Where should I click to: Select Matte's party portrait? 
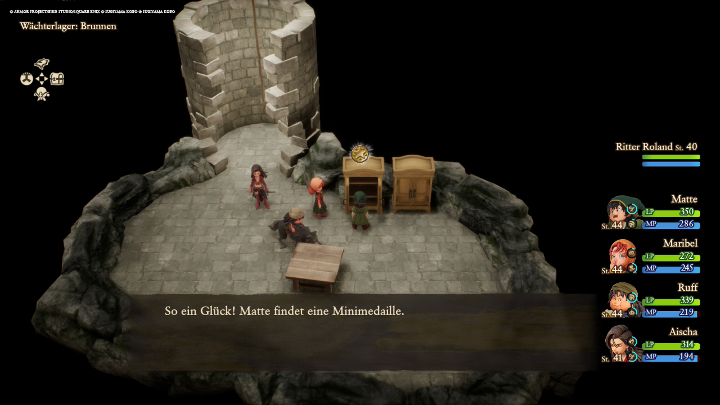click(x=622, y=213)
